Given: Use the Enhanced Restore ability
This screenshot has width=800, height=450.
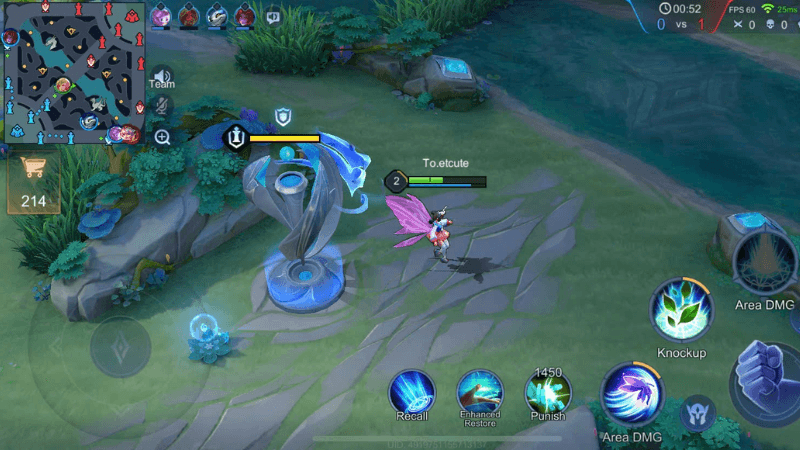Looking at the screenshot, I should 480,391.
